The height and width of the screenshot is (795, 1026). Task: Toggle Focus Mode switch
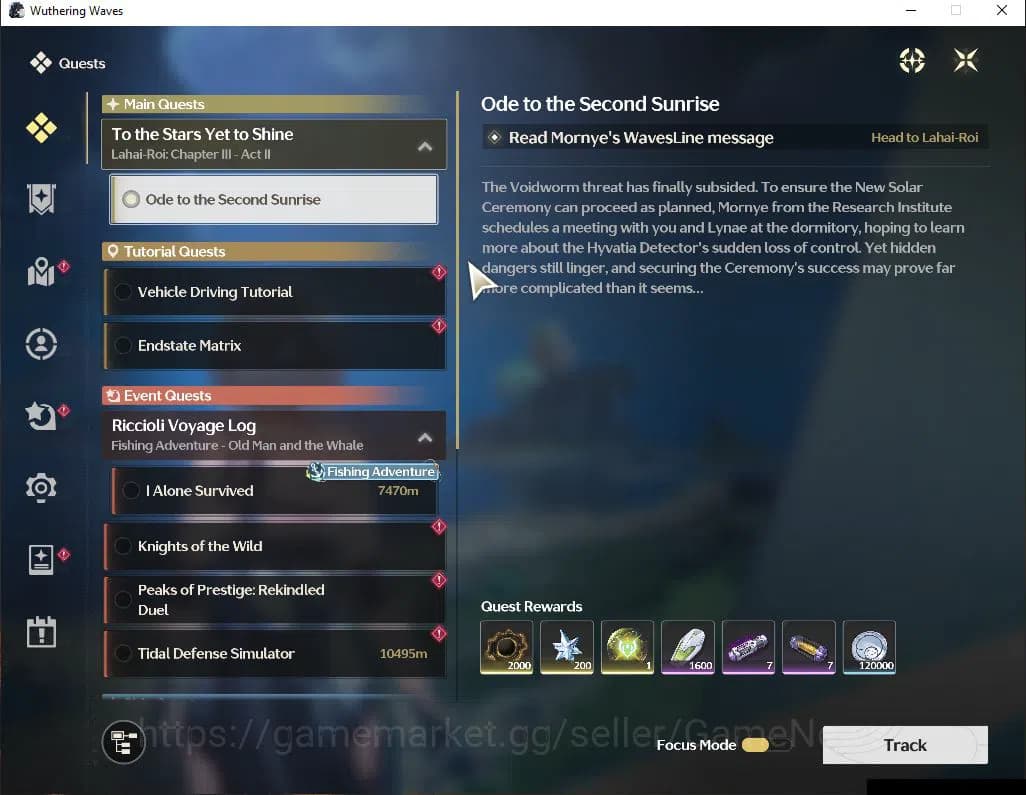click(765, 745)
